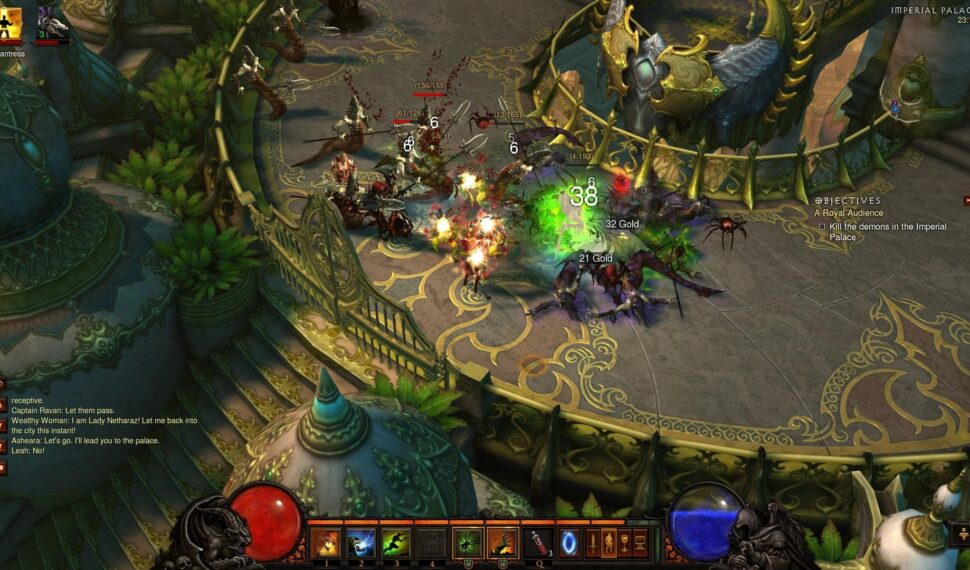This screenshot has height=570, width=970.
Task: Click the party member portrait with skull helm
Action: click(x=53, y=22)
